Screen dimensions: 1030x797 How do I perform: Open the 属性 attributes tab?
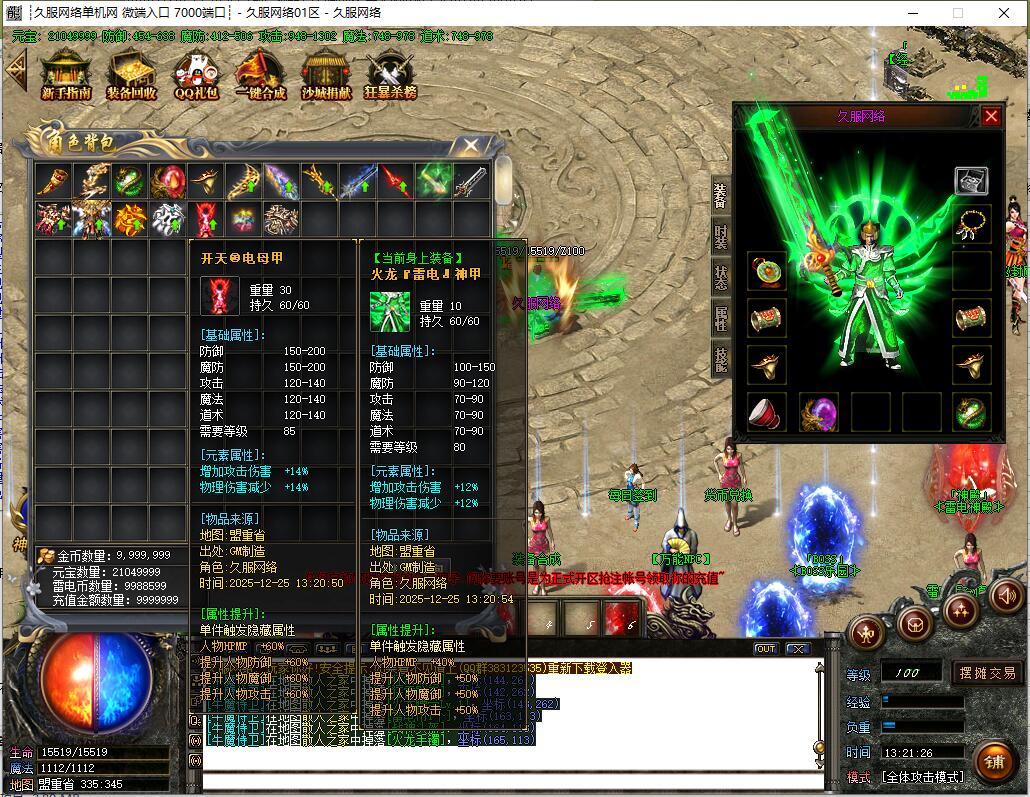click(x=720, y=319)
